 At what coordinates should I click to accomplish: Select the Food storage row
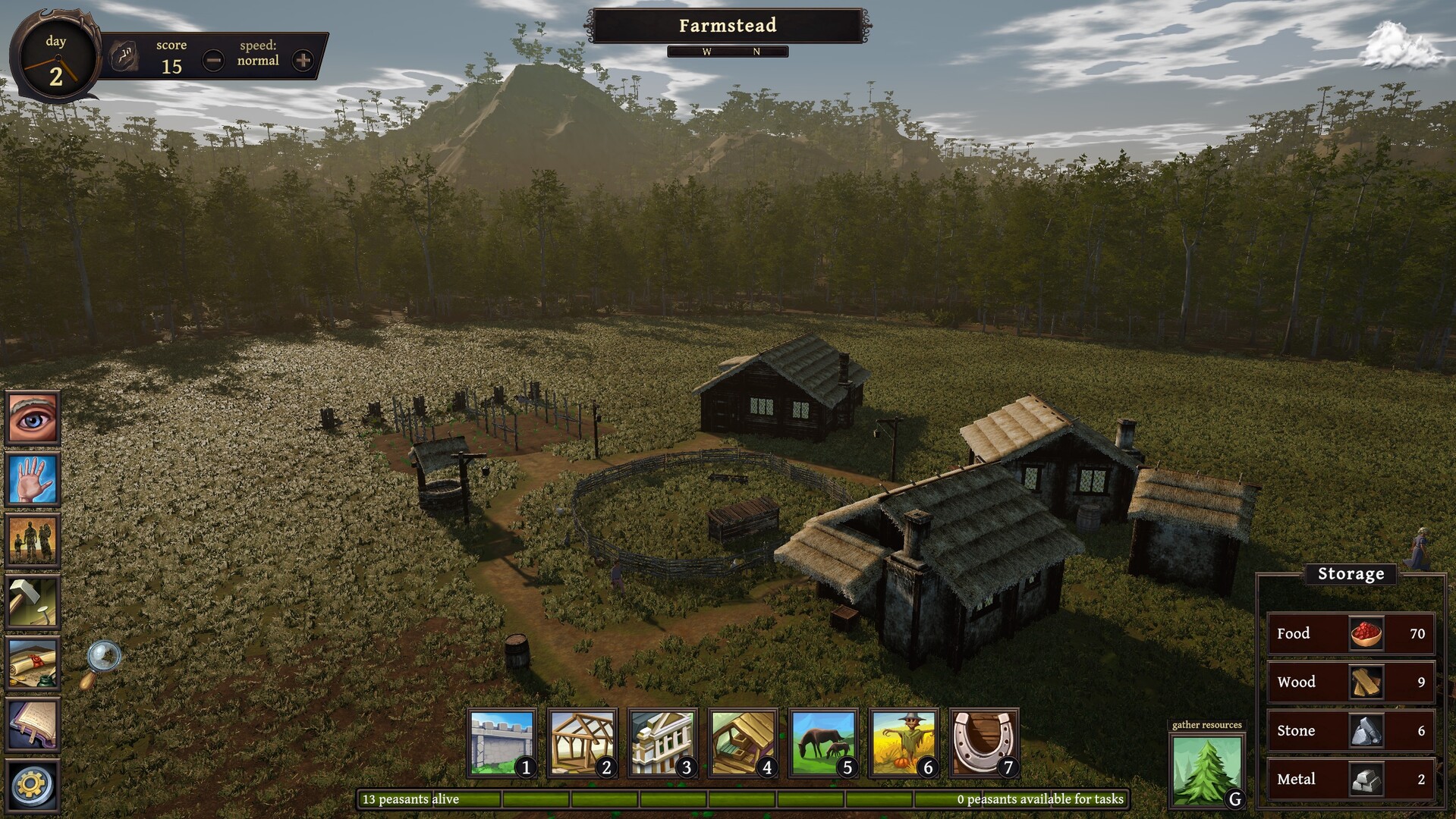pos(1351,633)
